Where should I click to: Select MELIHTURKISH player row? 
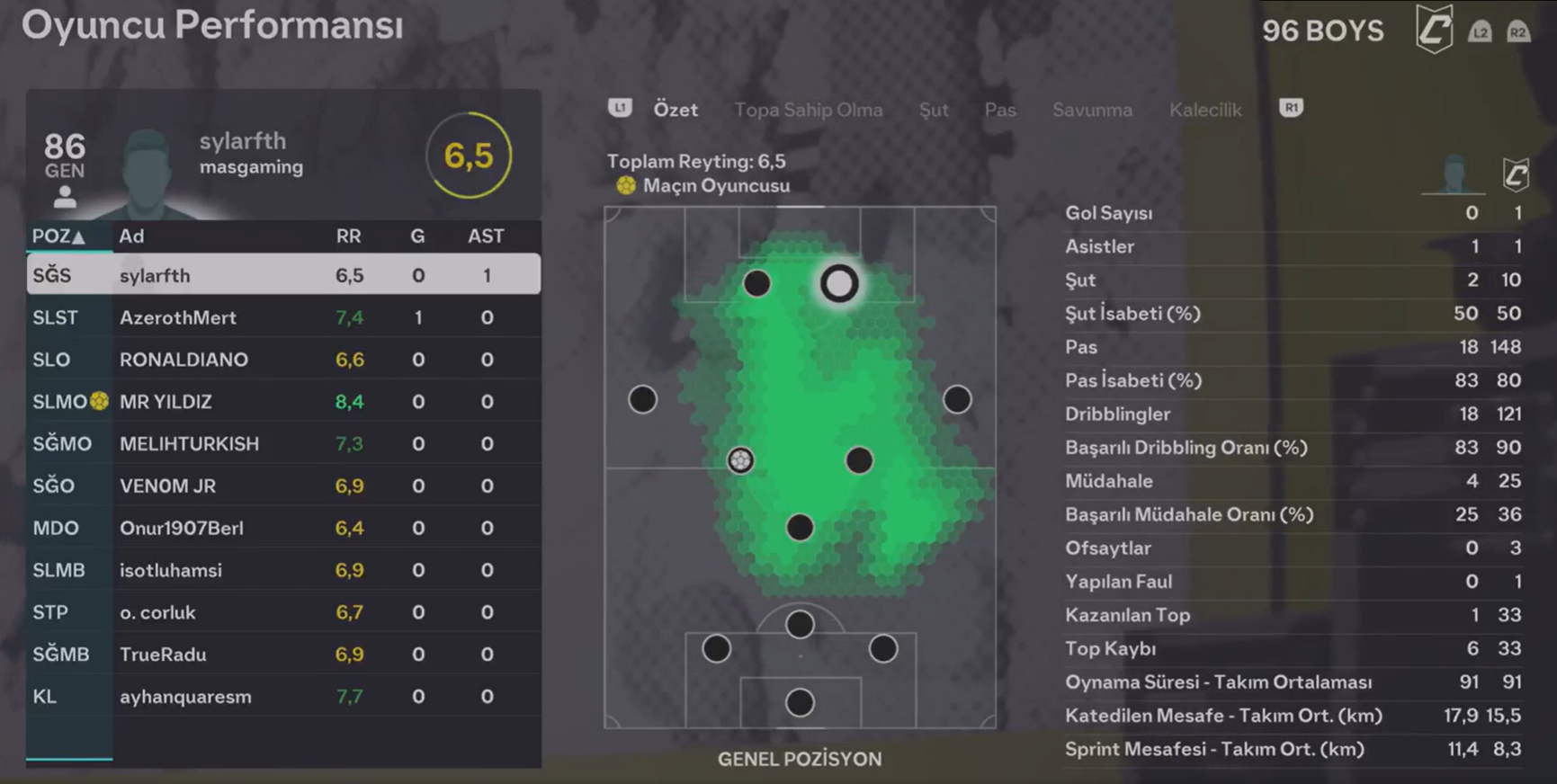pyautogui.click(x=283, y=444)
